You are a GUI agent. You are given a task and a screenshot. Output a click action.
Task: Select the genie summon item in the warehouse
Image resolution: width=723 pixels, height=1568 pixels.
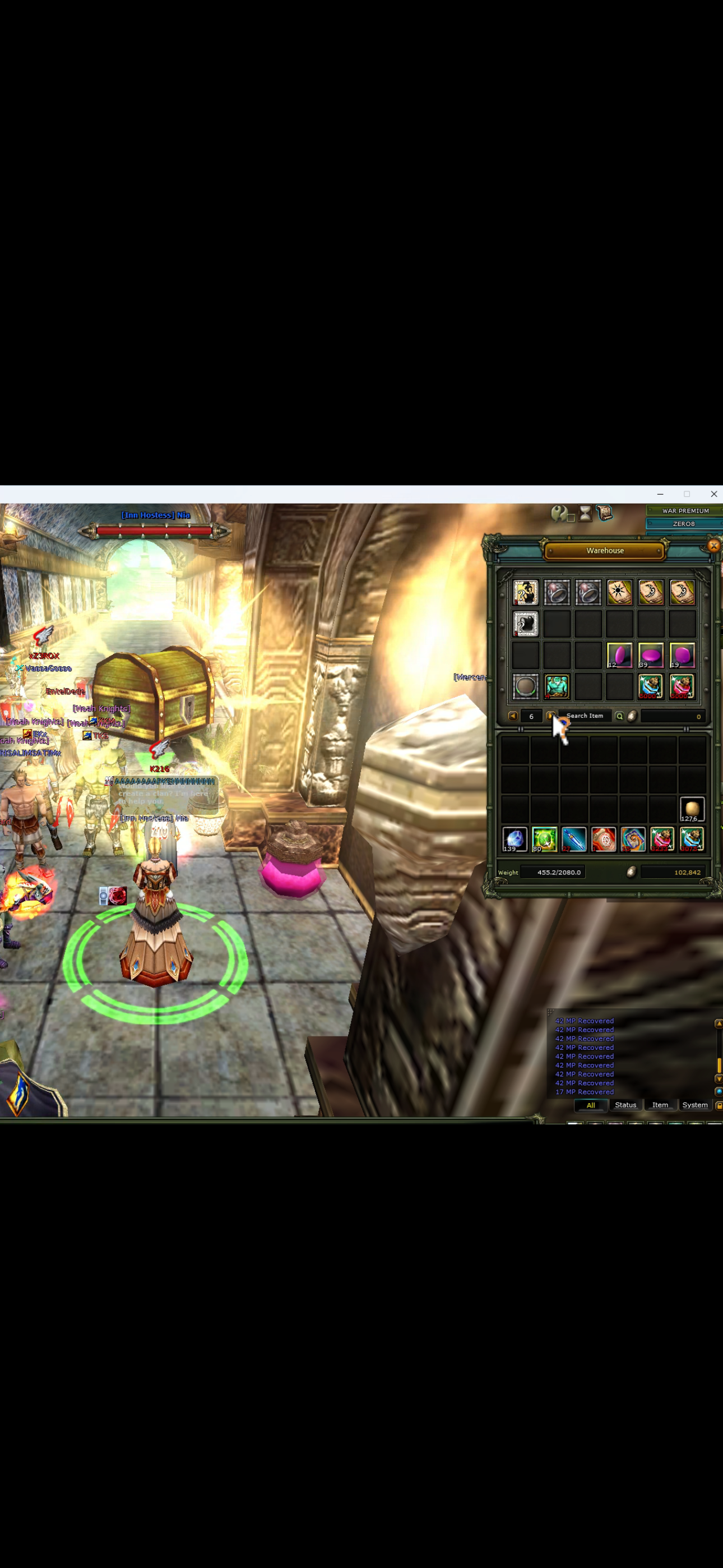click(x=558, y=686)
